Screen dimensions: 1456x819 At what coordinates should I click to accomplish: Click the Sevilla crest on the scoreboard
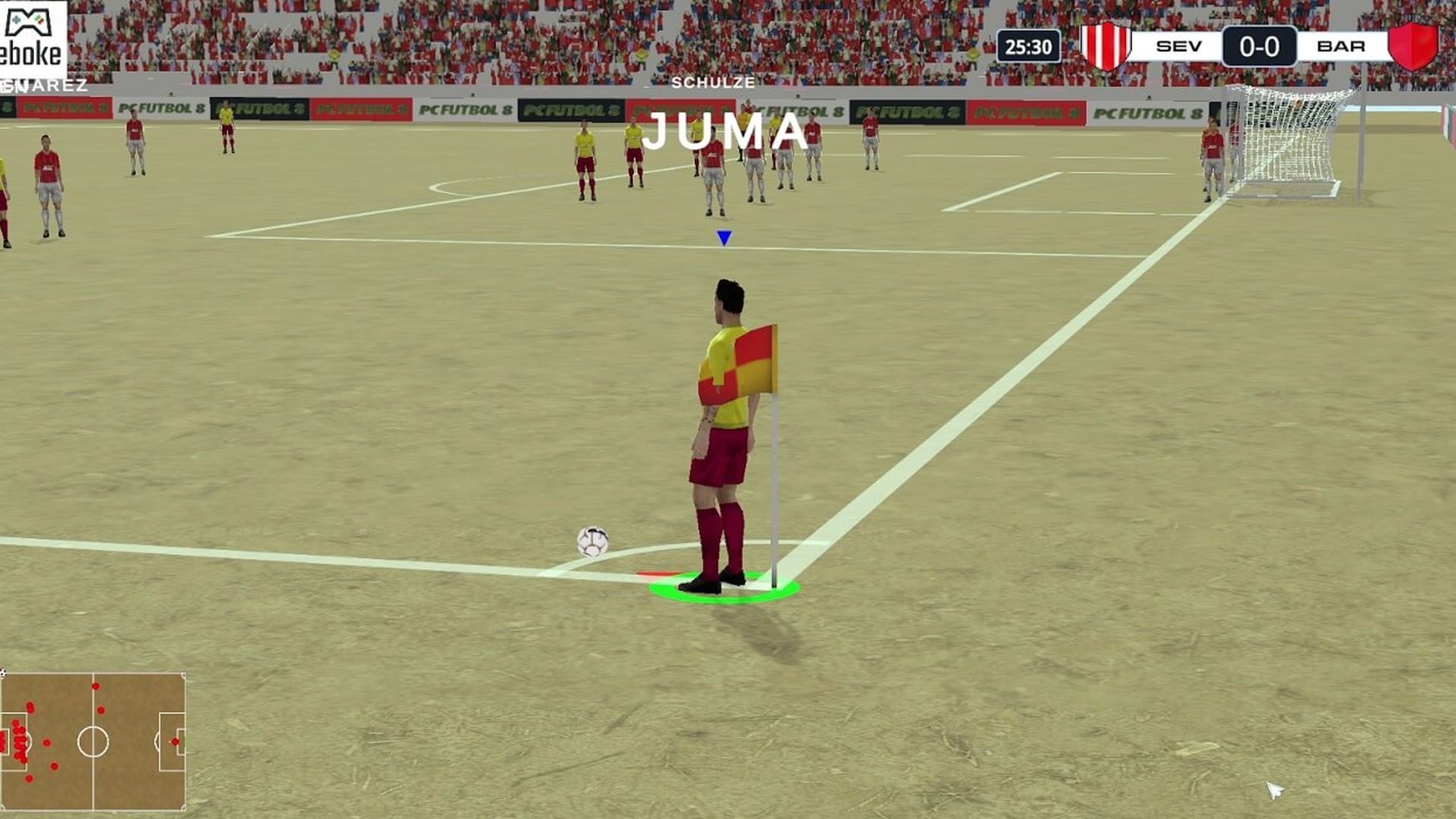pyautogui.click(x=1106, y=45)
